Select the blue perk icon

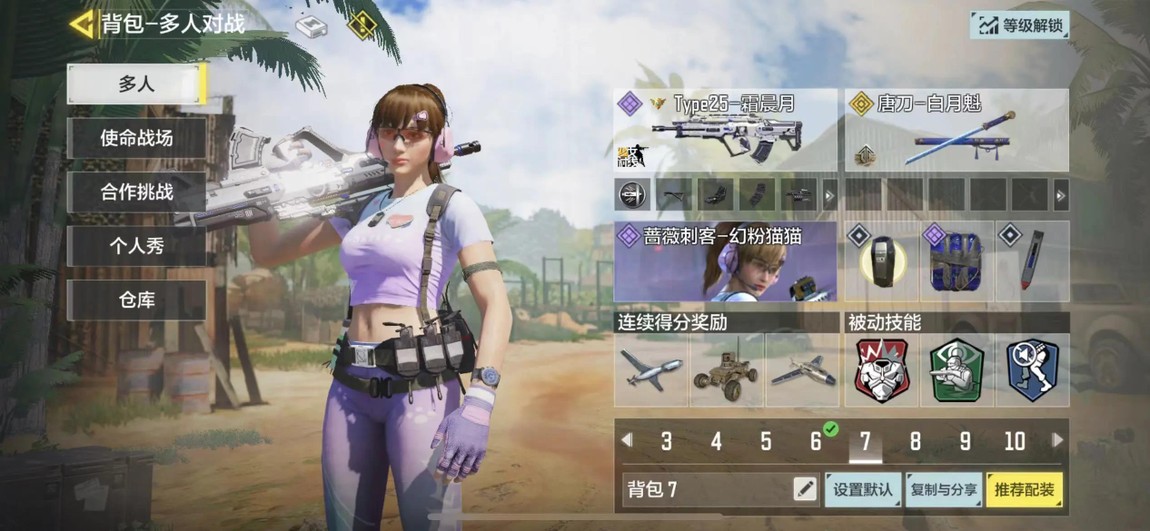pyautogui.click(x=1033, y=369)
